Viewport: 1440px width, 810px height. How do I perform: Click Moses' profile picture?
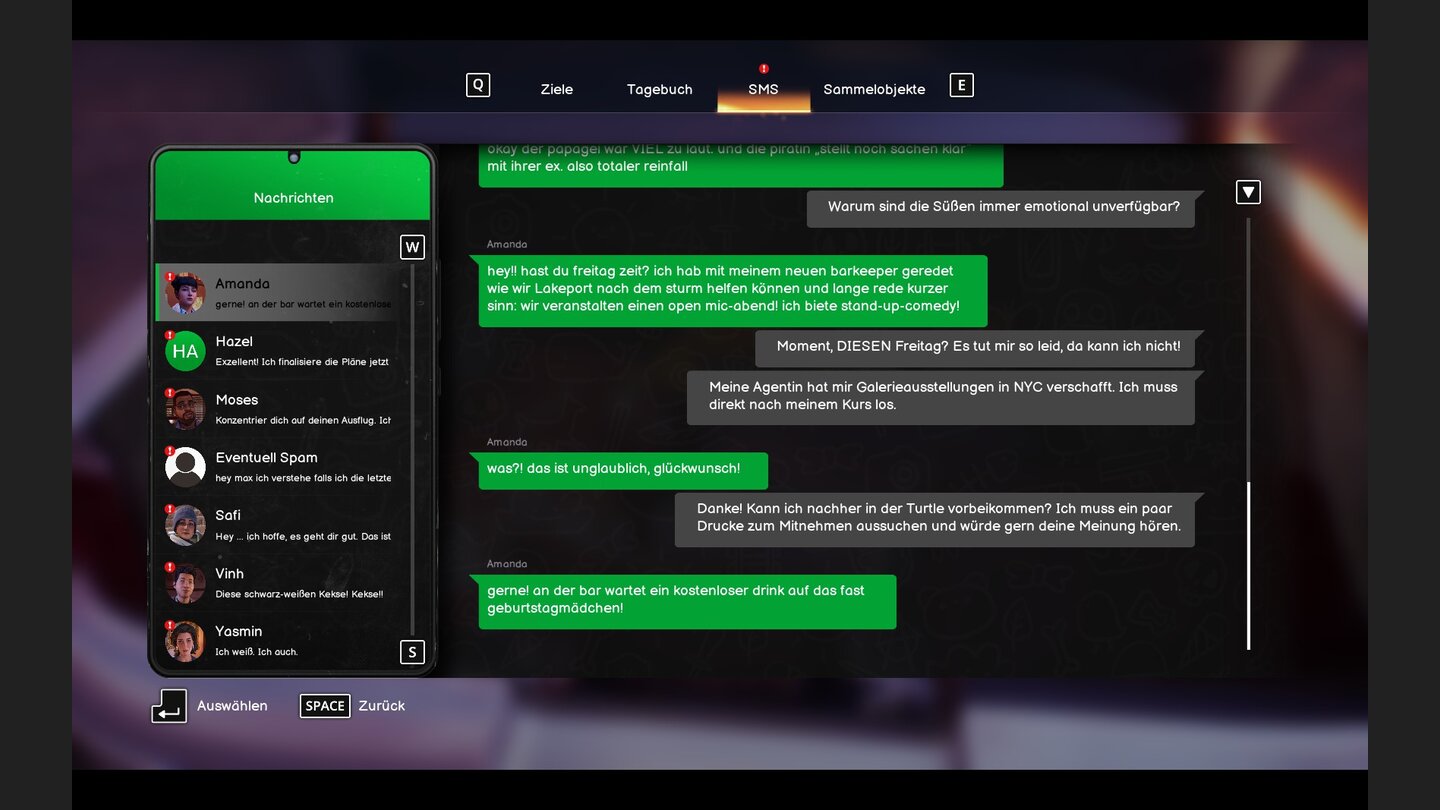point(185,408)
